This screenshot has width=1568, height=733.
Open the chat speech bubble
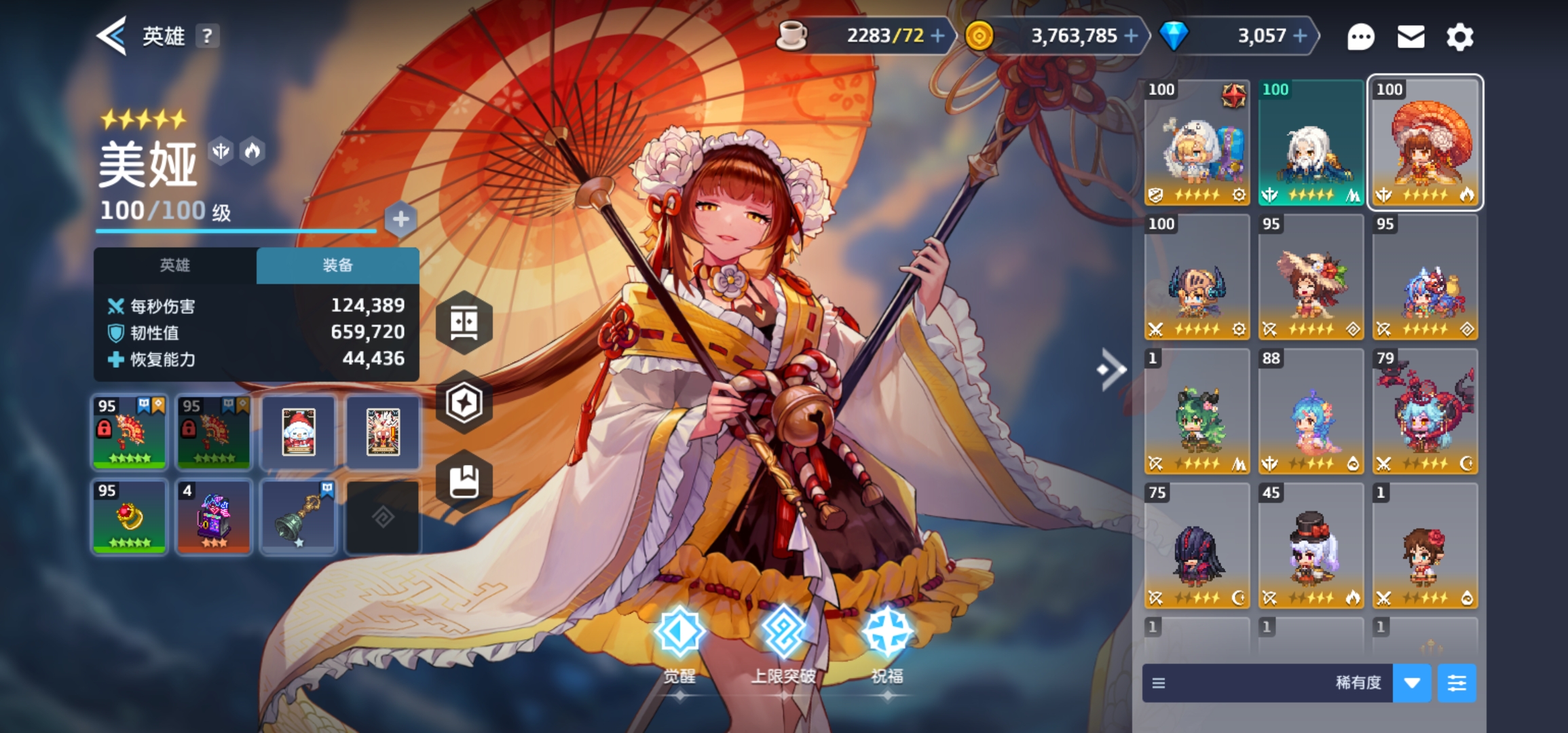[1360, 37]
